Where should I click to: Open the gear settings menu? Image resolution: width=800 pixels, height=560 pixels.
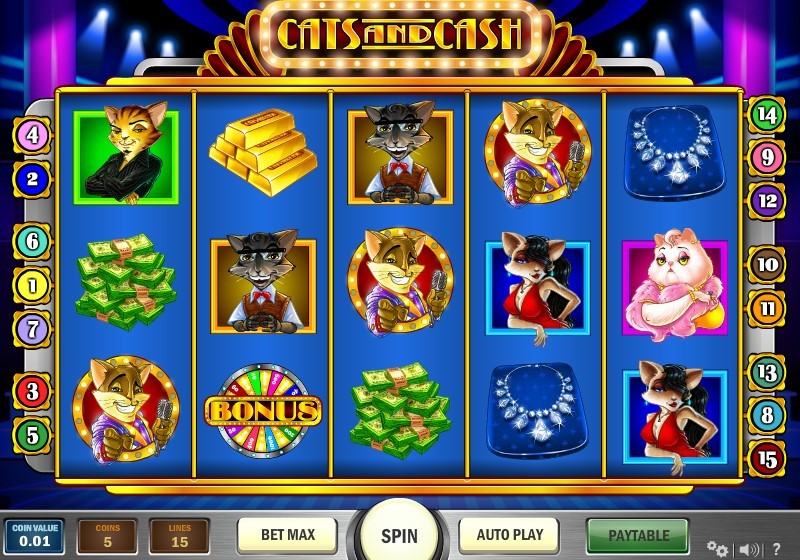[x=716, y=548]
